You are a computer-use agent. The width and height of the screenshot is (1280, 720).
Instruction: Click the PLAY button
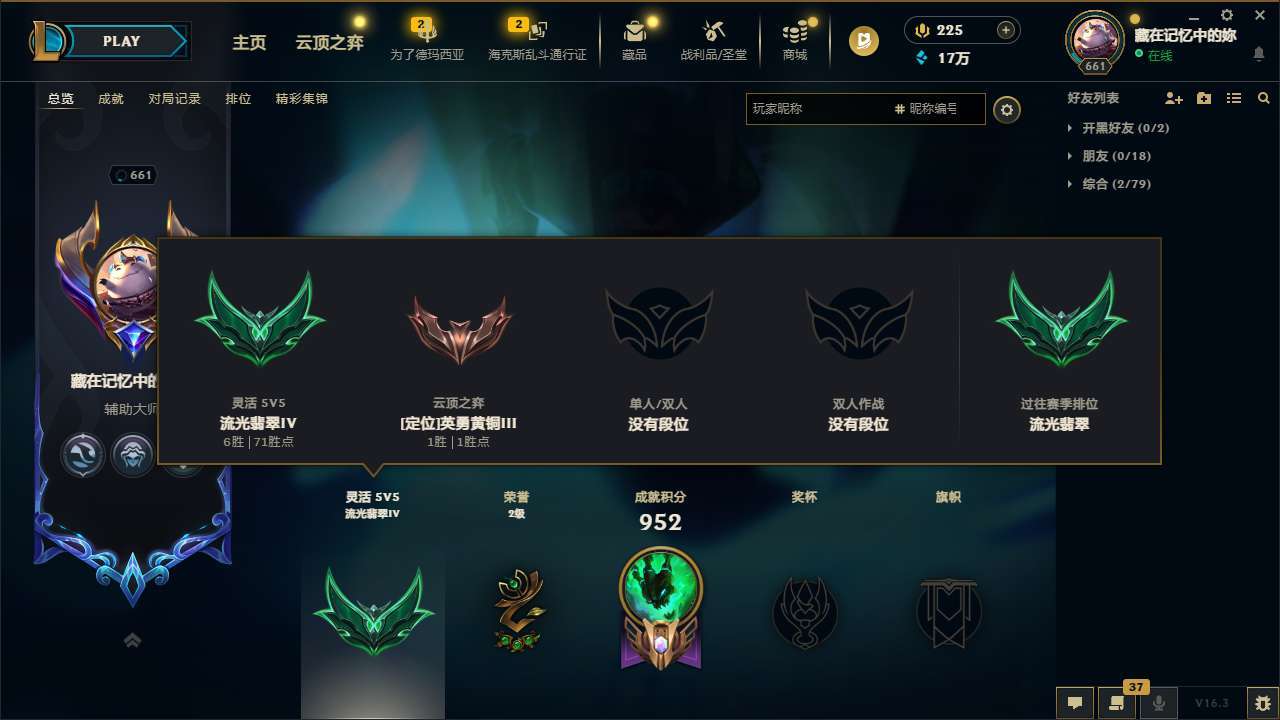pos(121,40)
